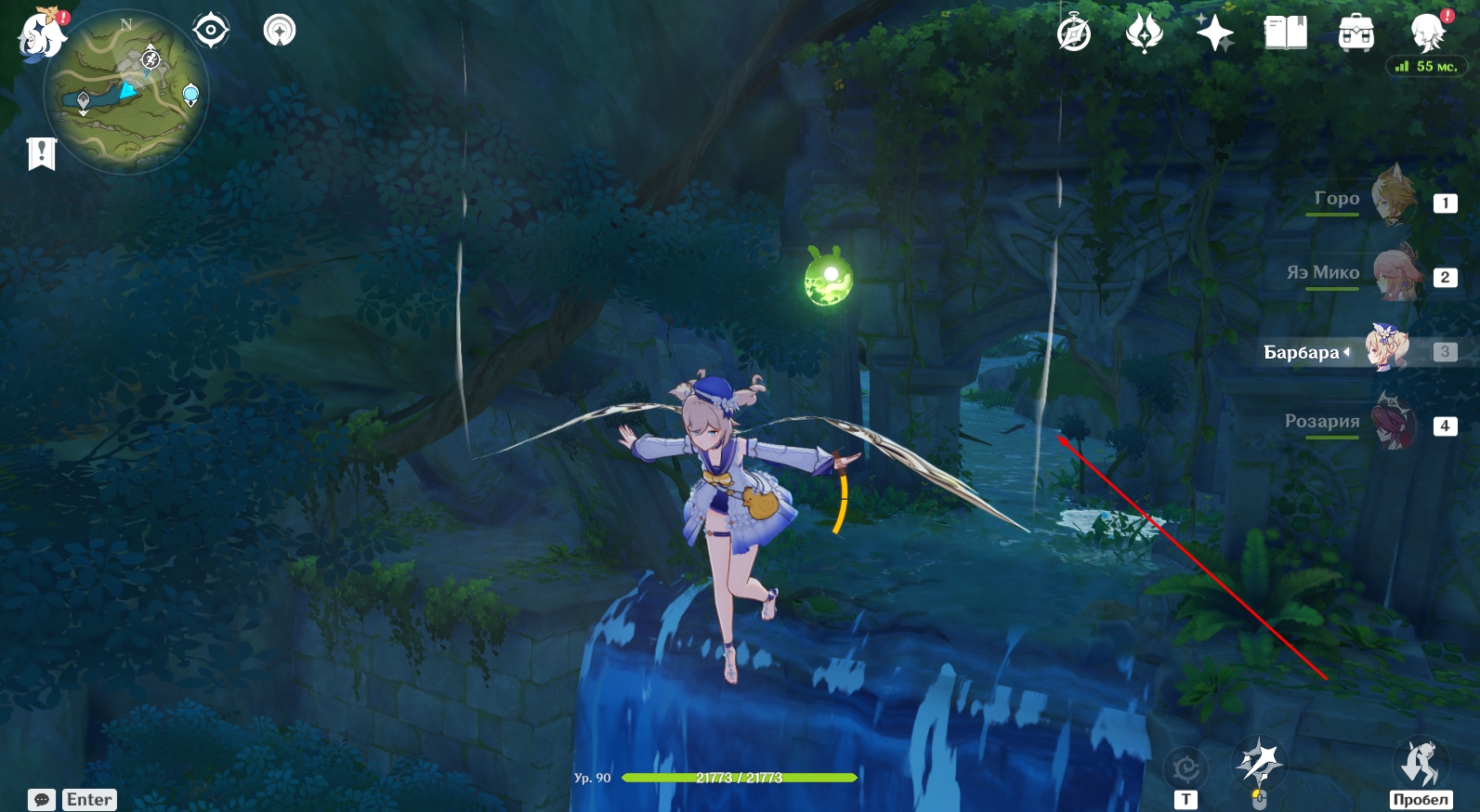Click the jump action icon
The height and width of the screenshot is (812, 1480).
tap(1420, 763)
